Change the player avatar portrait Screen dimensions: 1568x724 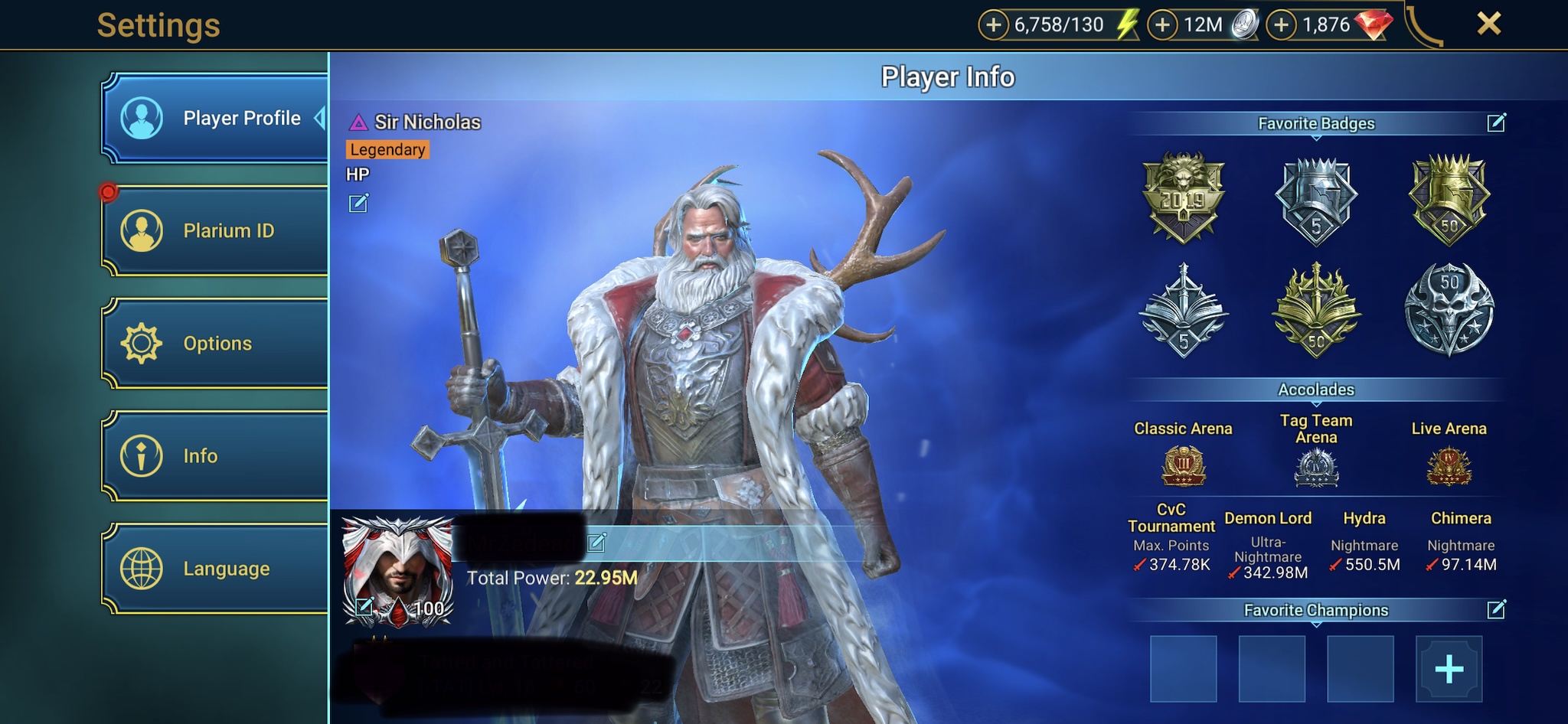pos(364,608)
